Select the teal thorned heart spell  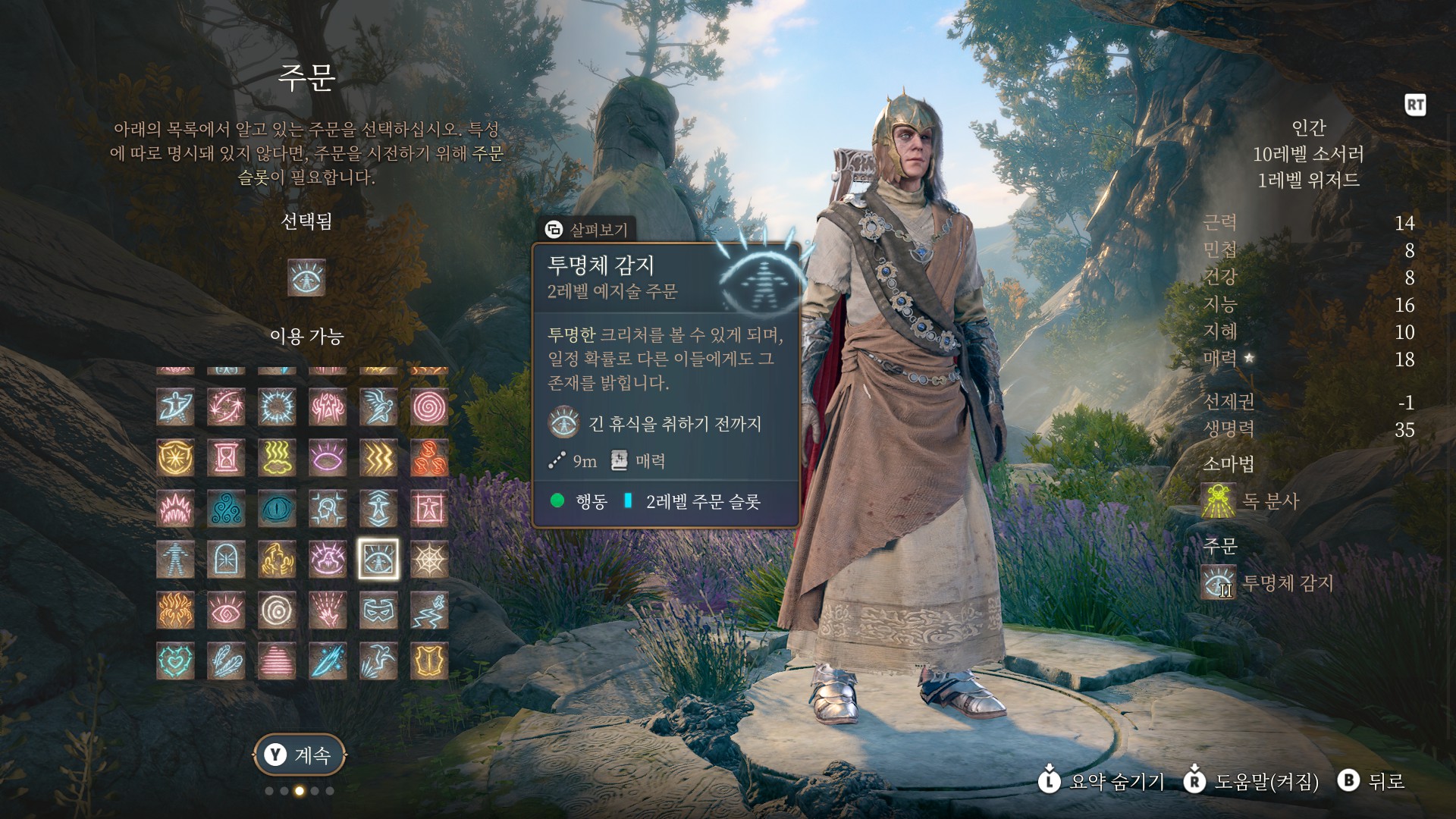(x=175, y=661)
